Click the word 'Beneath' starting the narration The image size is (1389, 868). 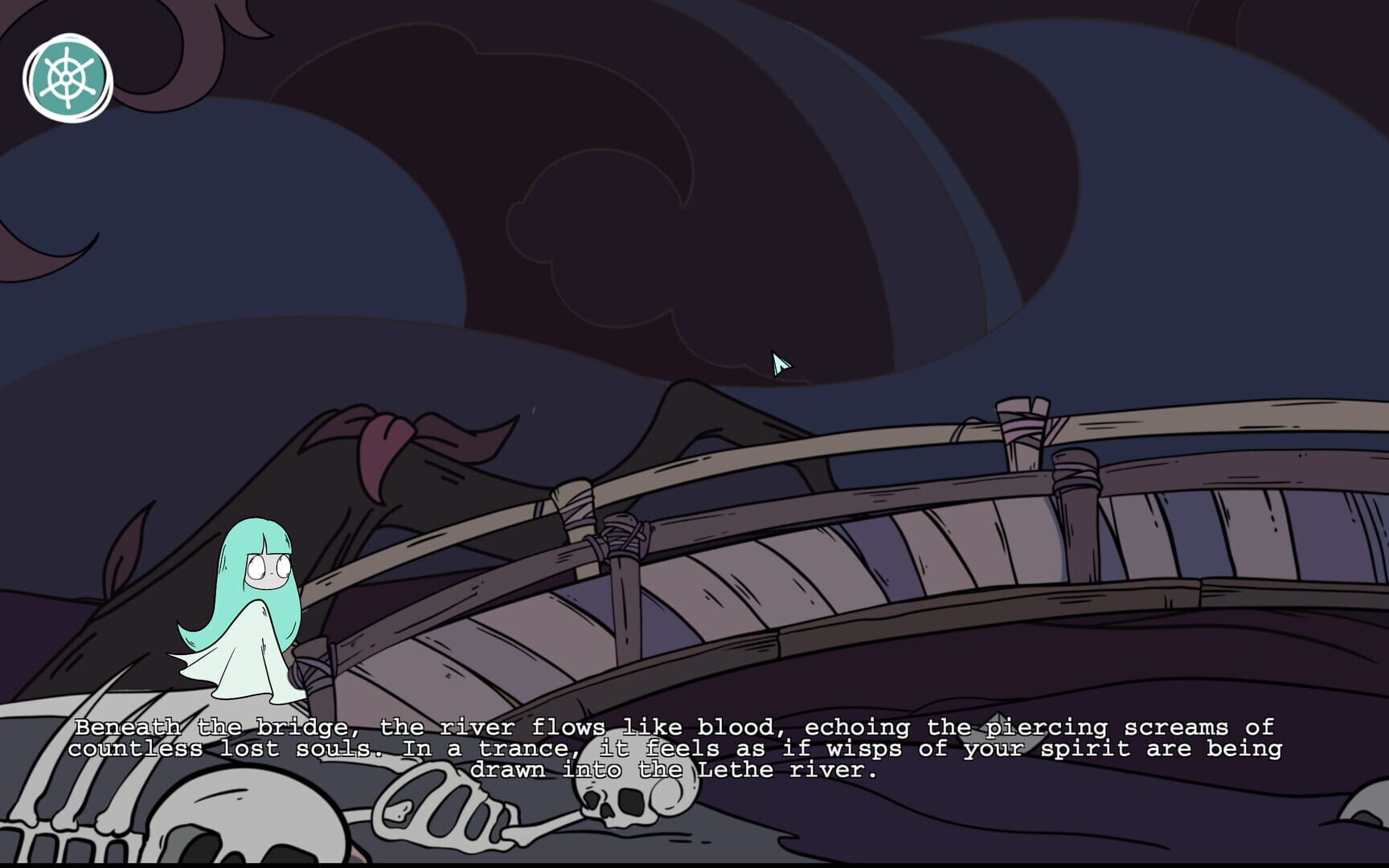click(129, 726)
